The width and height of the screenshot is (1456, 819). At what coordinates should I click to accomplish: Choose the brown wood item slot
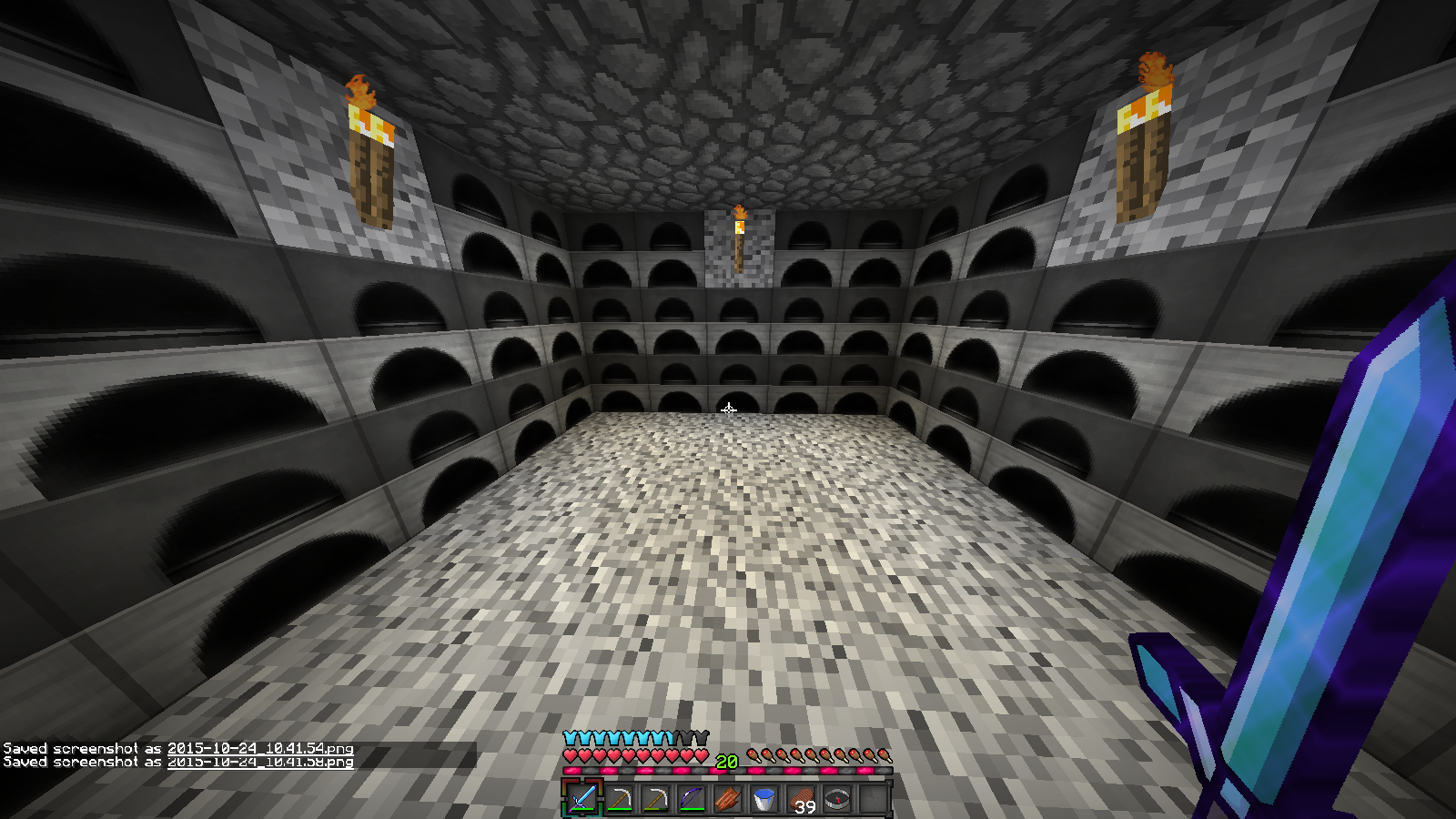728,799
